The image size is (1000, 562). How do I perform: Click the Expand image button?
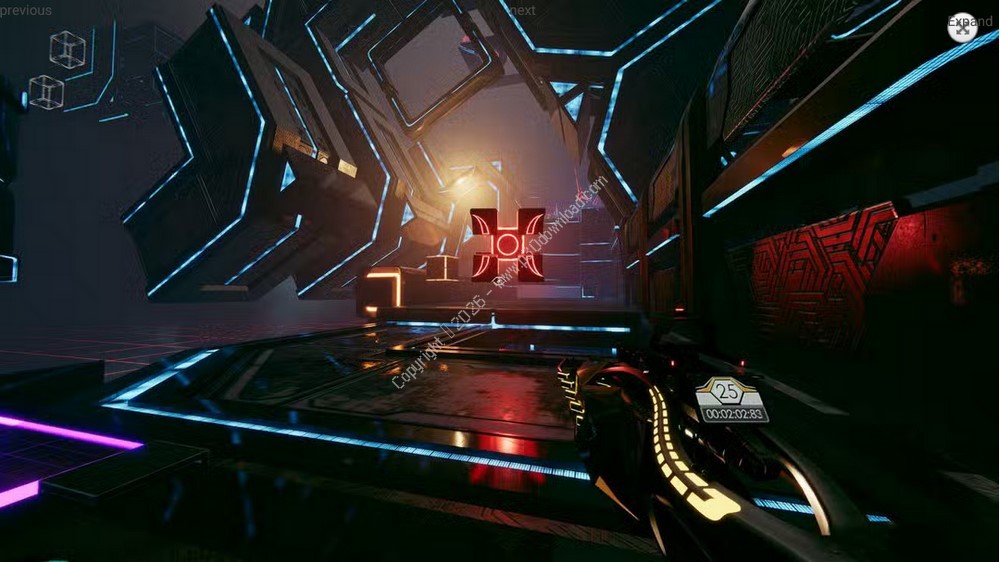pos(962,26)
